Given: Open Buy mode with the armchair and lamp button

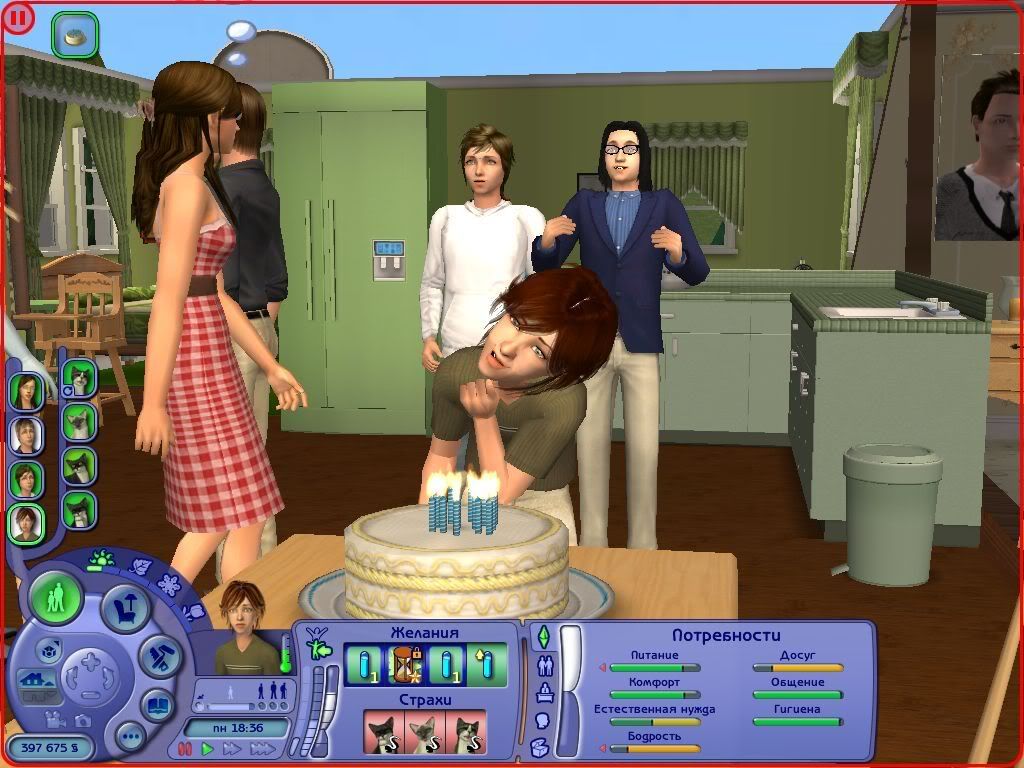Looking at the screenshot, I should click(126, 608).
